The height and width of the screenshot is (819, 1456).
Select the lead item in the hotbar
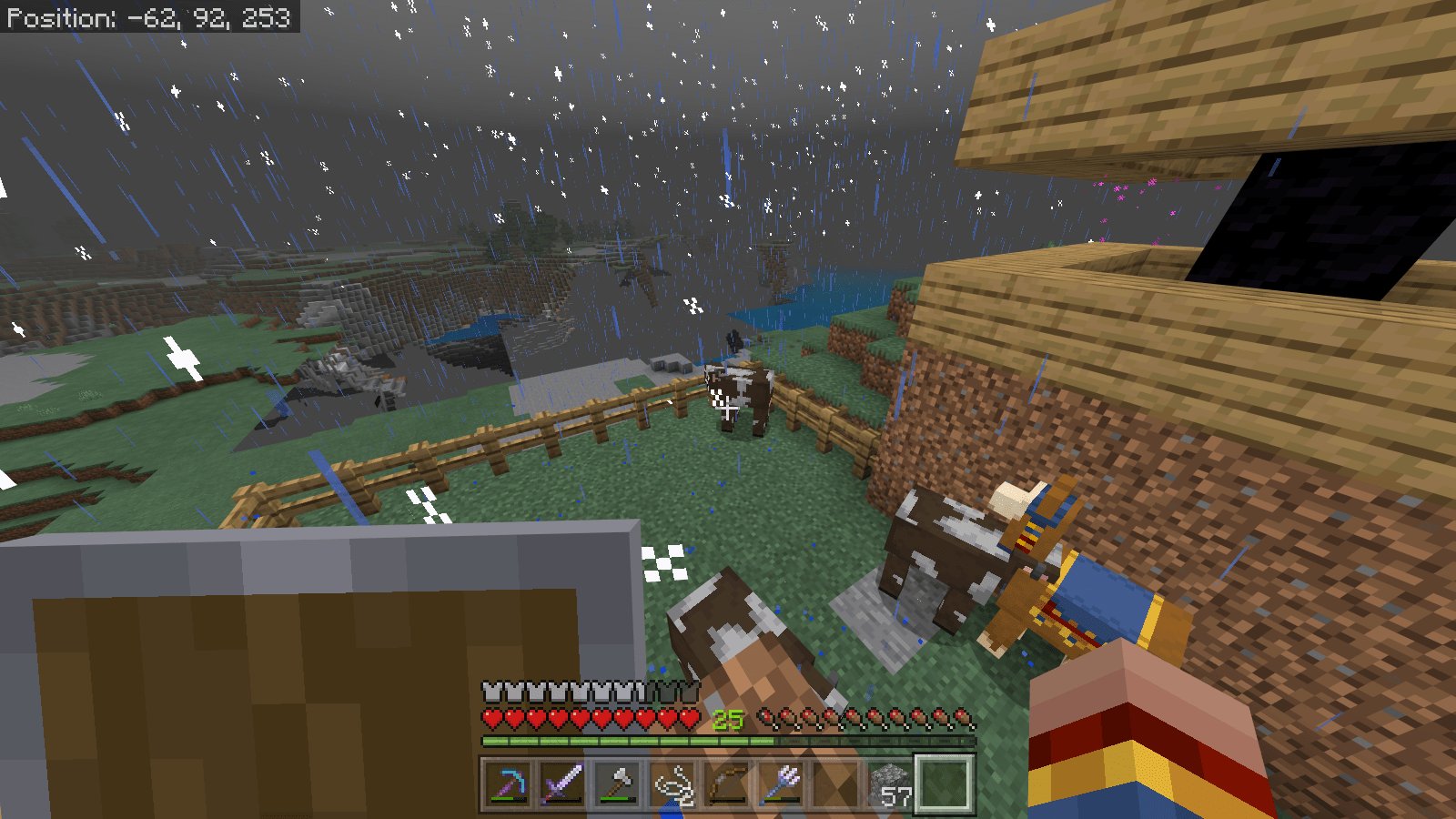pyautogui.click(x=672, y=782)
